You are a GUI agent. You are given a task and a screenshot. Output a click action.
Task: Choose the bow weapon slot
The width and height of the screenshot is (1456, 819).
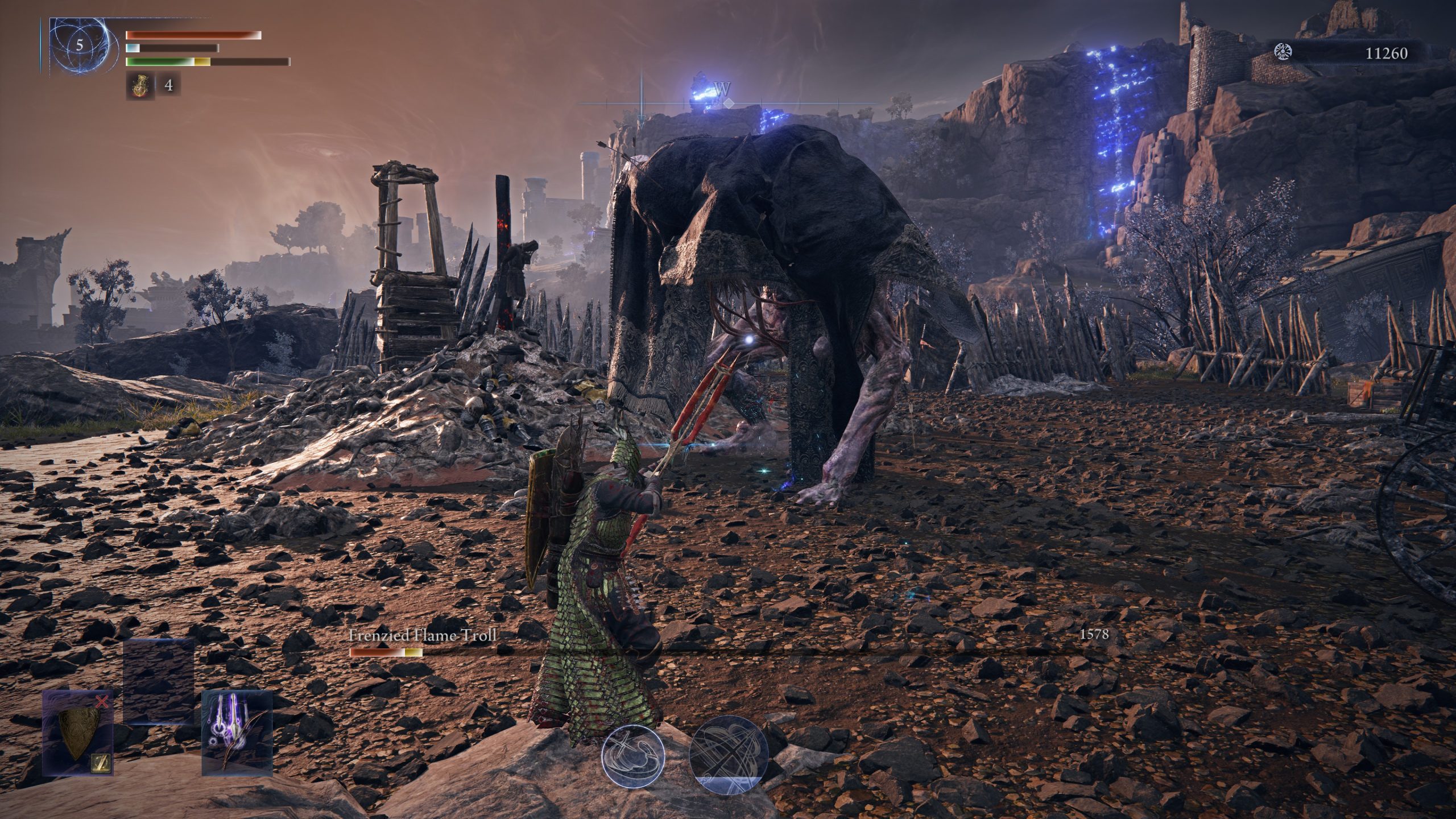pos(237,733)
